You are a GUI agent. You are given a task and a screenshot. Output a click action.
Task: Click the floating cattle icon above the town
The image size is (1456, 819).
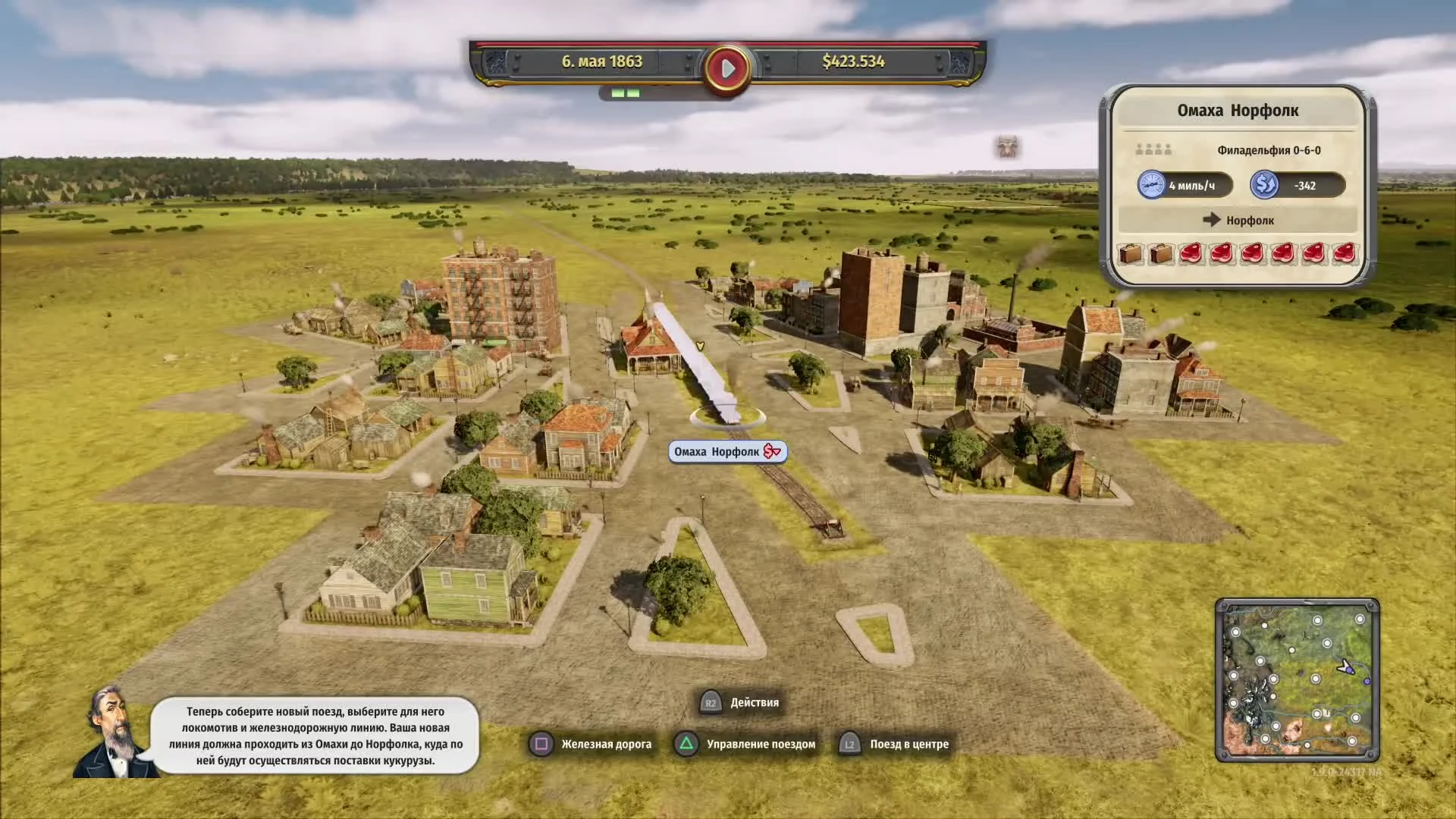(x=1009, y=146)
